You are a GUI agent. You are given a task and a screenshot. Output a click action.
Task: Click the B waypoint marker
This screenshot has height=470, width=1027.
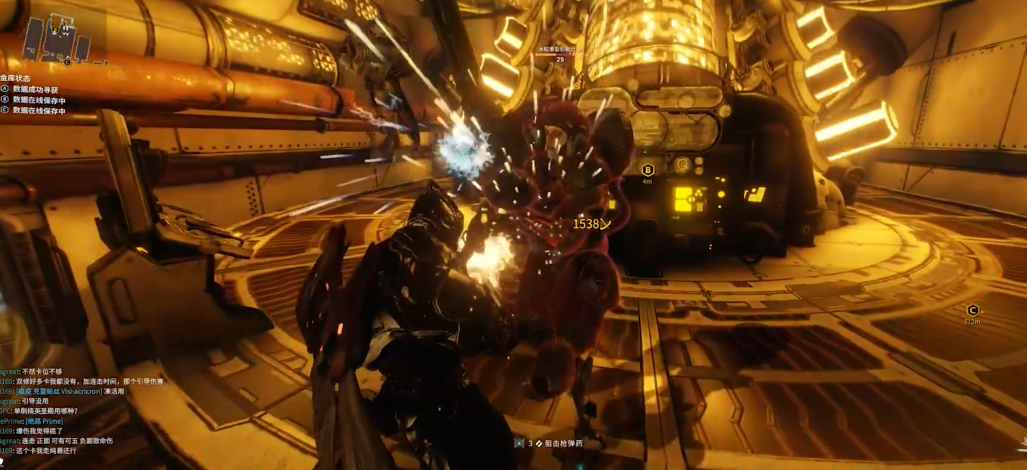point(647,171)
